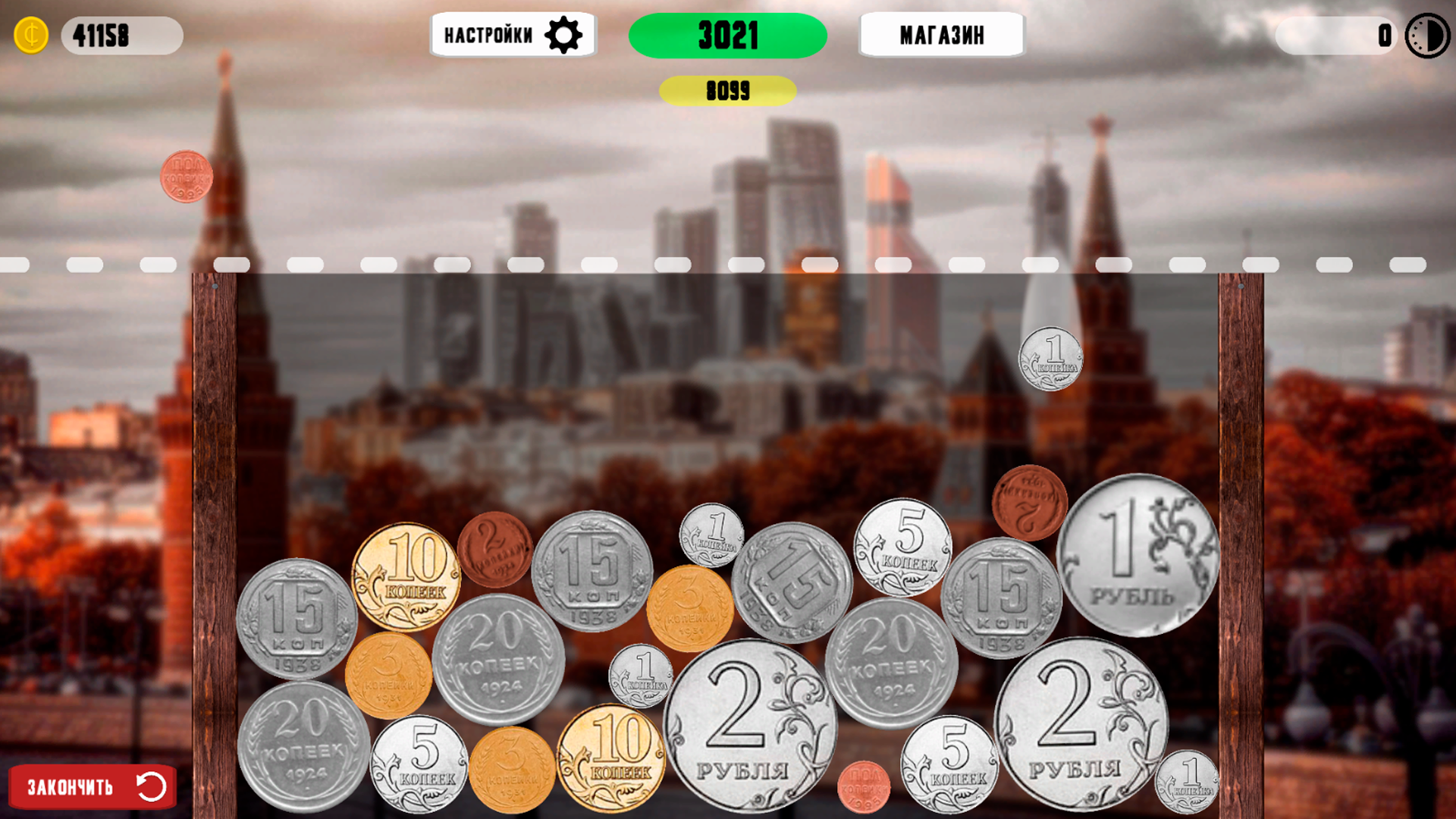1456x819 pixels.
Task: Click the restart arrow icon on ЗАКОНЧИТЬ button
Action: coord(150,786)
